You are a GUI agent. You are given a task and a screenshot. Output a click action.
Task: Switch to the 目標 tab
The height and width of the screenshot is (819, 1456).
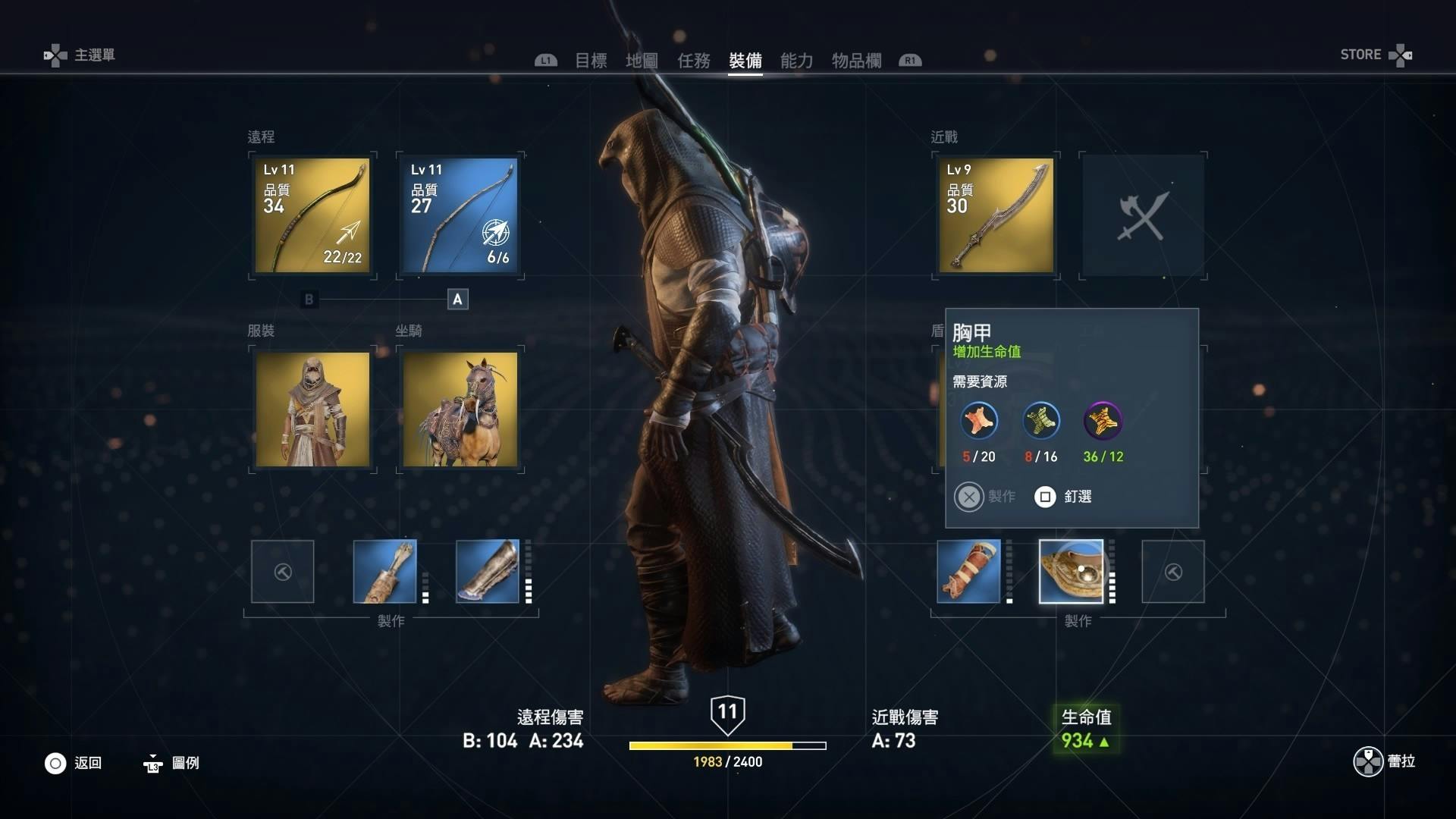(x=591, y=61)
